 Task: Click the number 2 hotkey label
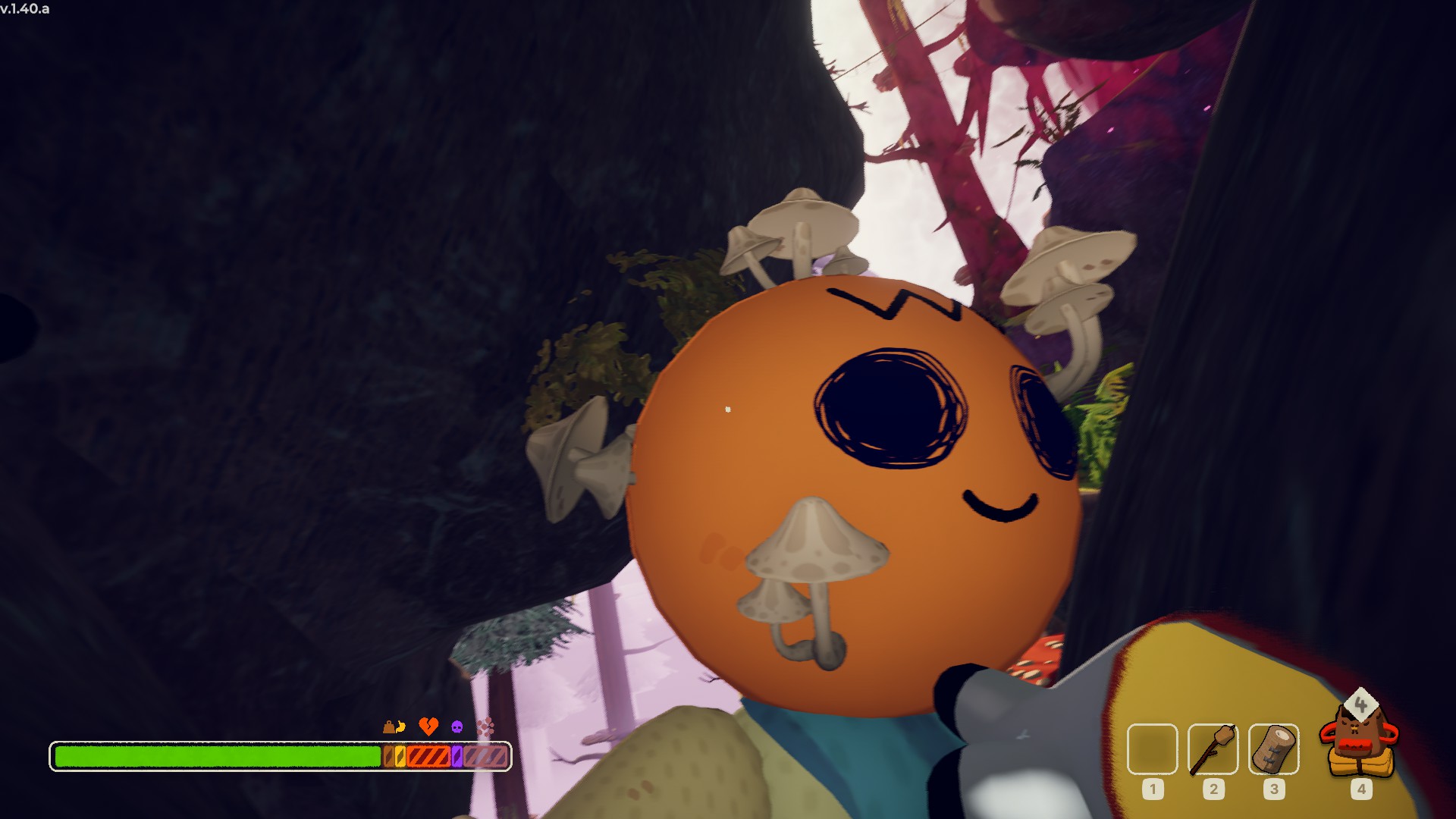(1213, 790)
